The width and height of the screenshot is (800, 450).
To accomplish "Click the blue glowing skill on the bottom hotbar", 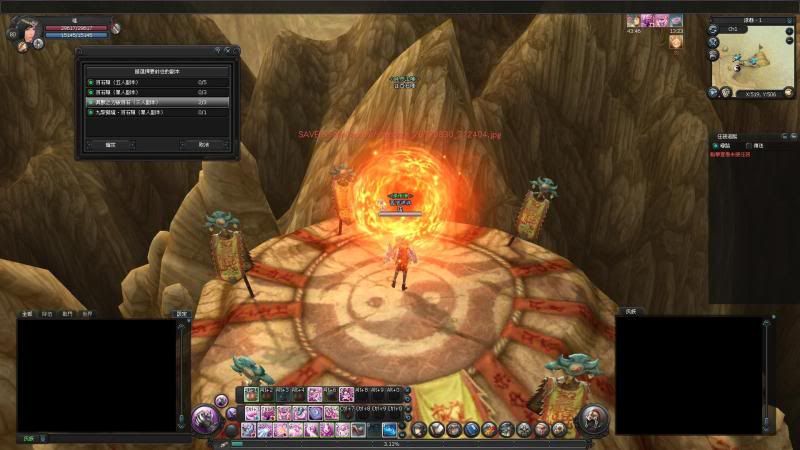I will [389, 429].
